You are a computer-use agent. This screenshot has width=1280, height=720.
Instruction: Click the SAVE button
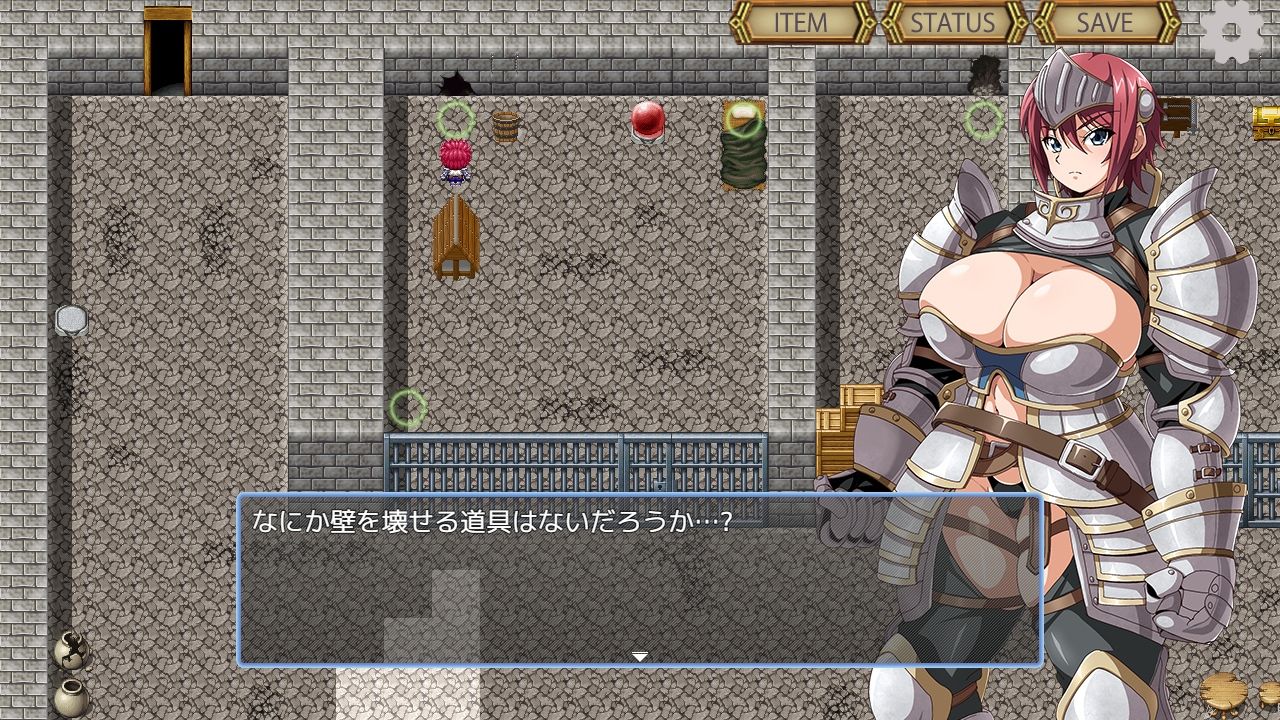(x=1104, y=22)
